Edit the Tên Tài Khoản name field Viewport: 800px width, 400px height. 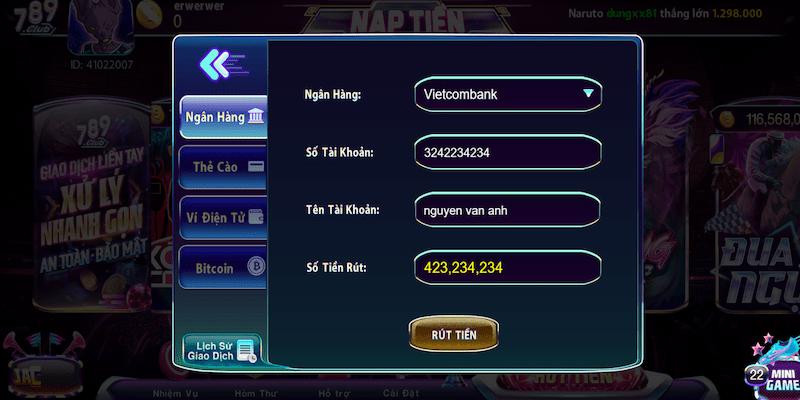pyautogui.click(x=507, y=211)
